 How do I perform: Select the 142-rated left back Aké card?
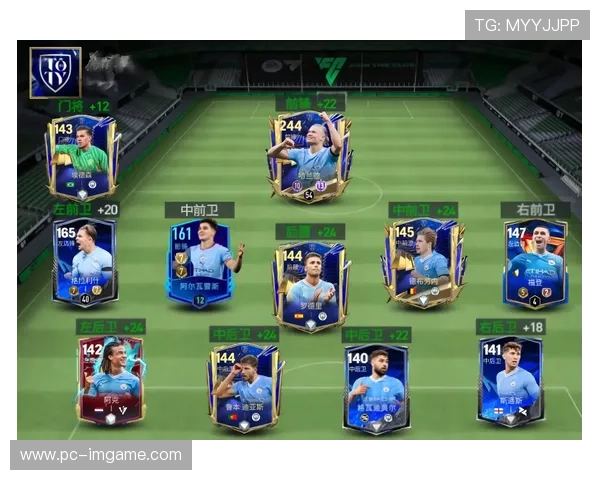pos(111,380)
